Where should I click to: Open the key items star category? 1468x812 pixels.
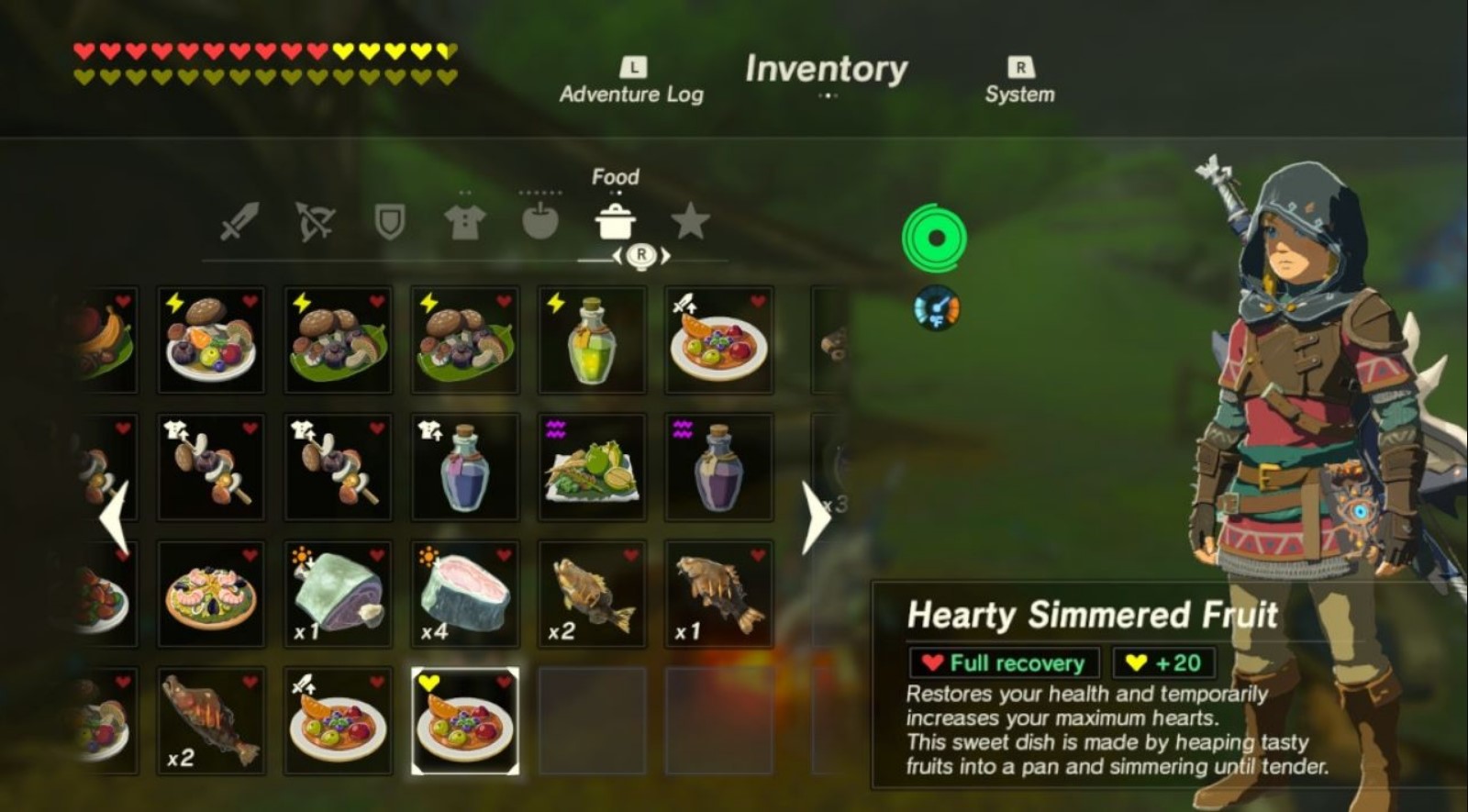[x=690, y=220]
